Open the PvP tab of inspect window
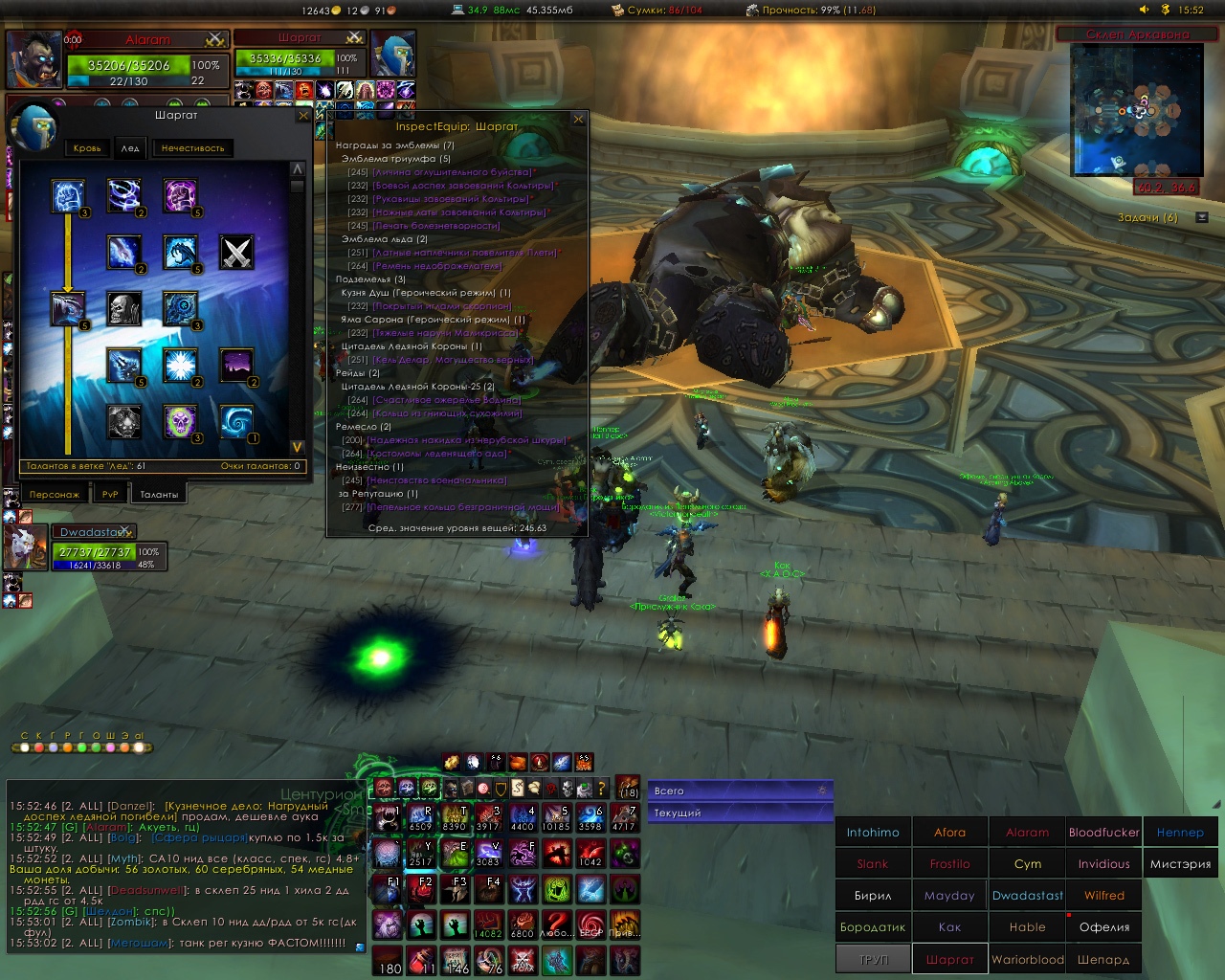The height and width of the screenshot is (980, 1225). click(x=110, y=495)
